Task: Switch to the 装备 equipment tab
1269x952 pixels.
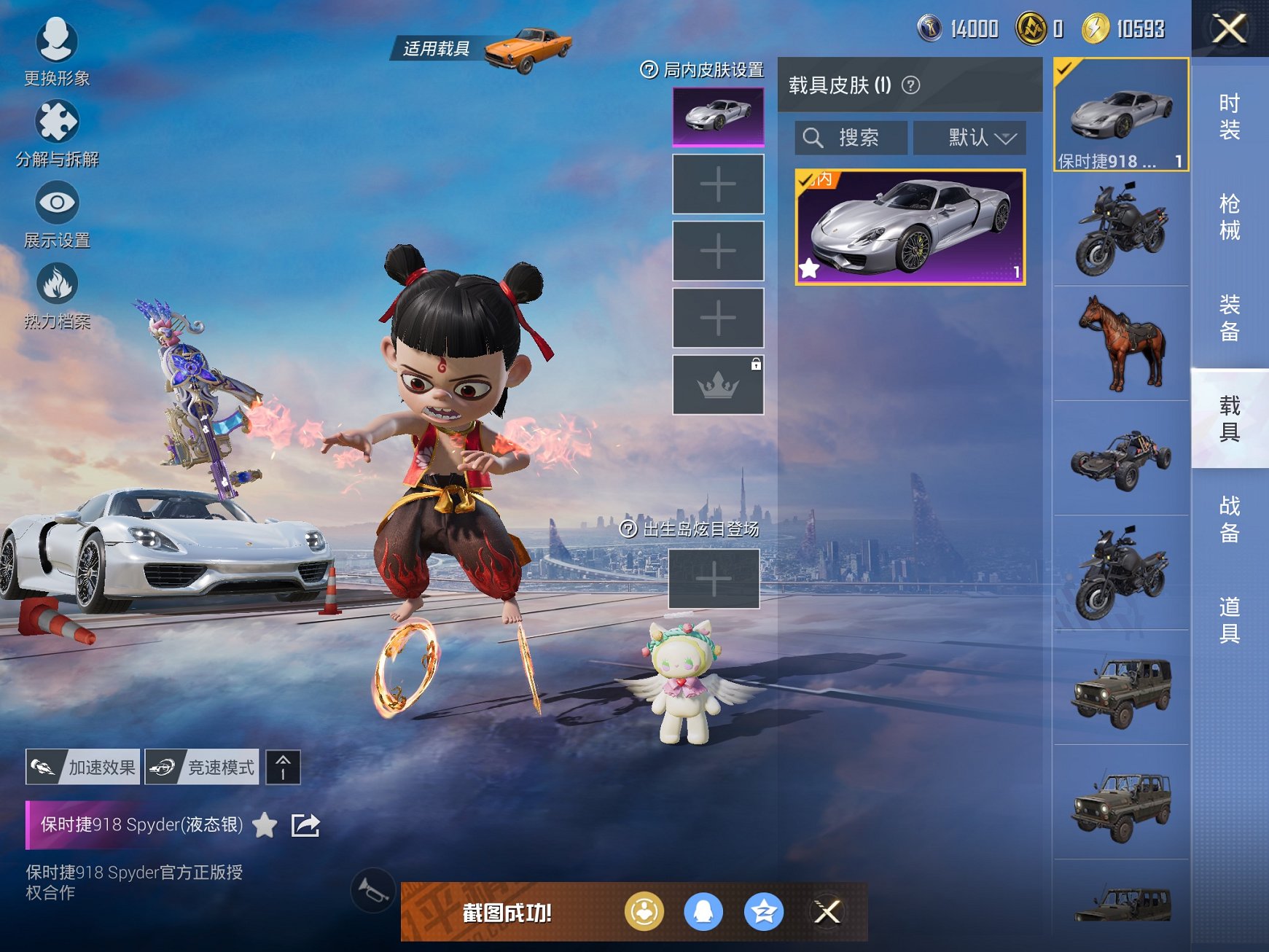Action: coord(1230,318)
